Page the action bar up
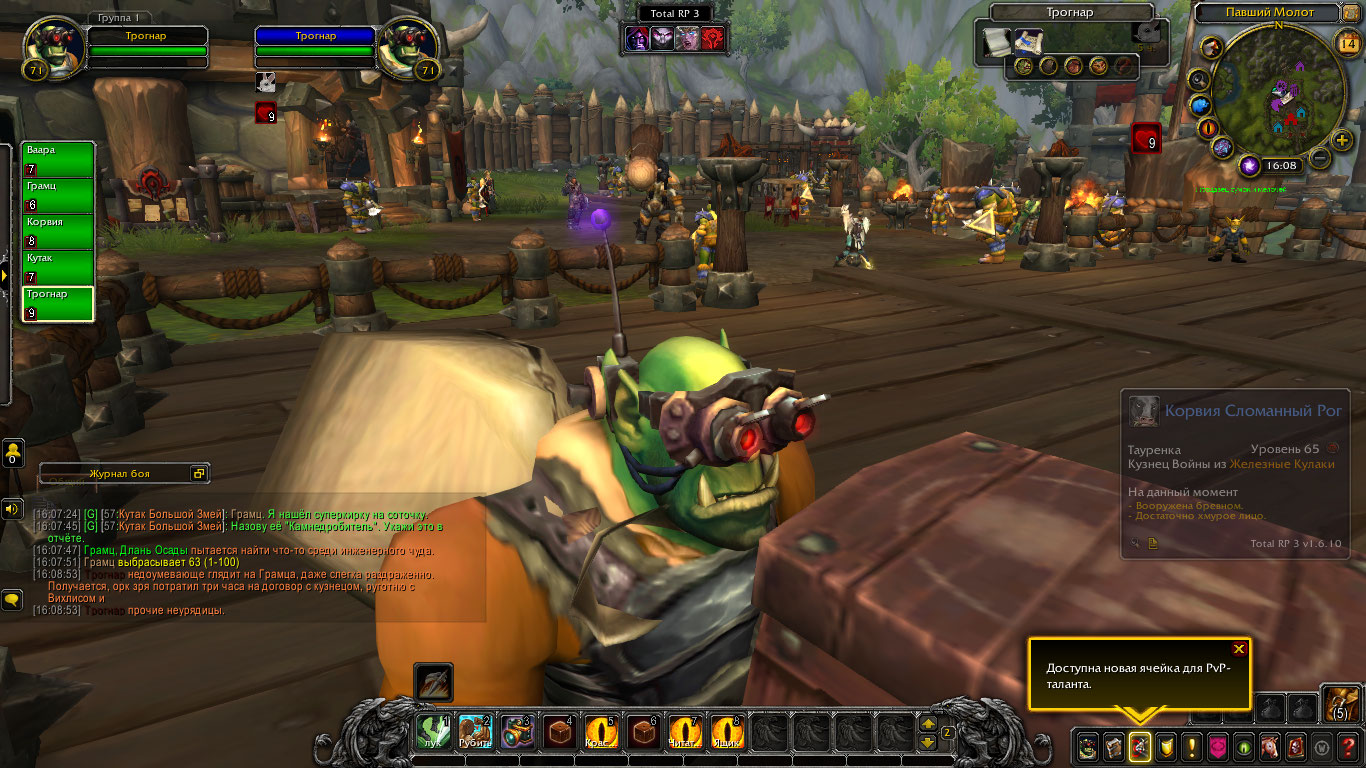The width and height of the screenshot is (1366, 768). [x=927, y=724]
